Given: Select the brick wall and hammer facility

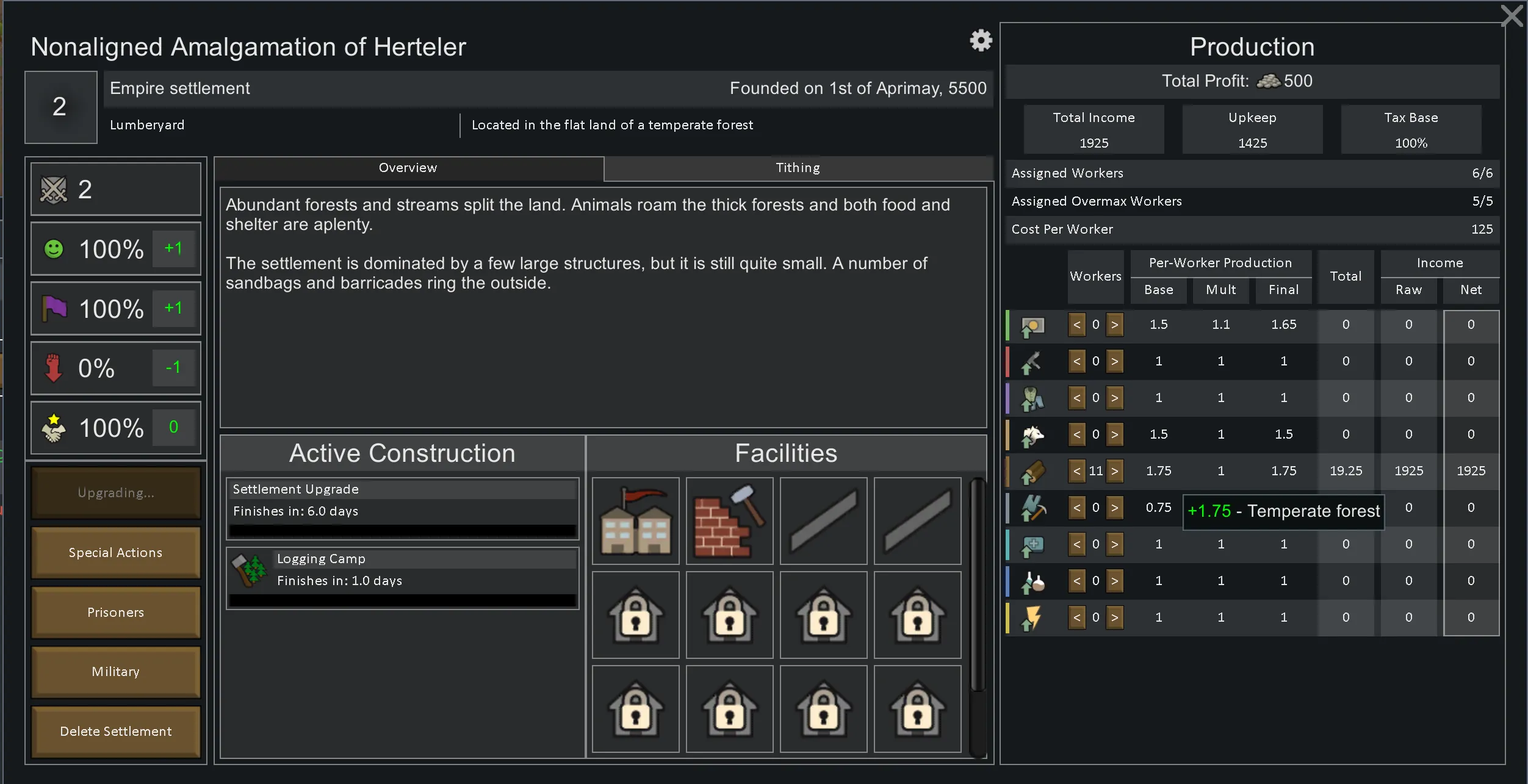Looking at the screenshot, I should [x=729, y=520].
